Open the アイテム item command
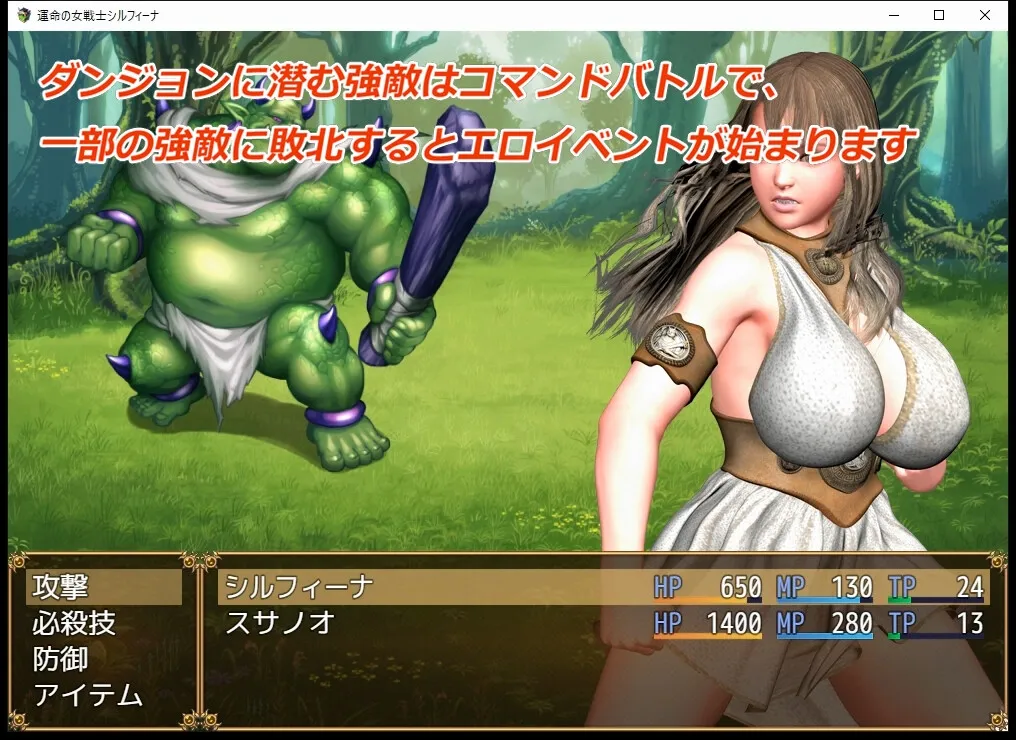The height and width of the screenshot is (740, 1016). click(x=104, y=696)
